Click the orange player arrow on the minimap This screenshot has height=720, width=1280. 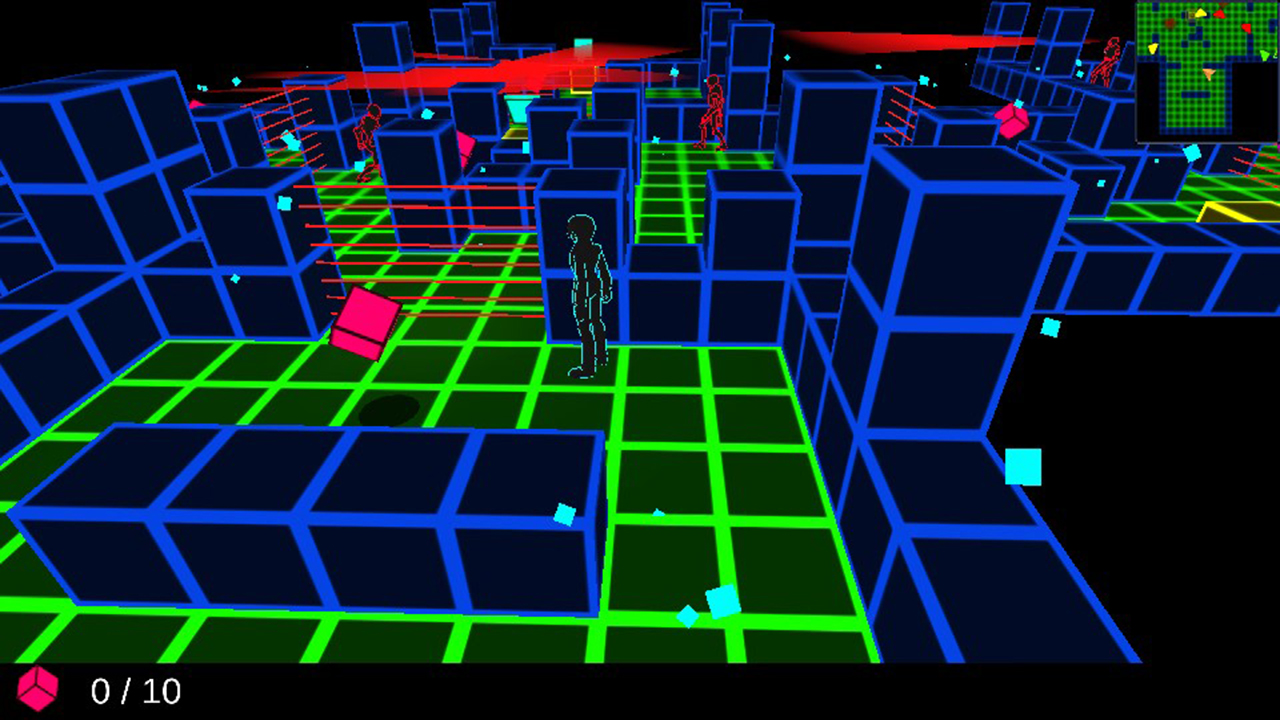1209,74
